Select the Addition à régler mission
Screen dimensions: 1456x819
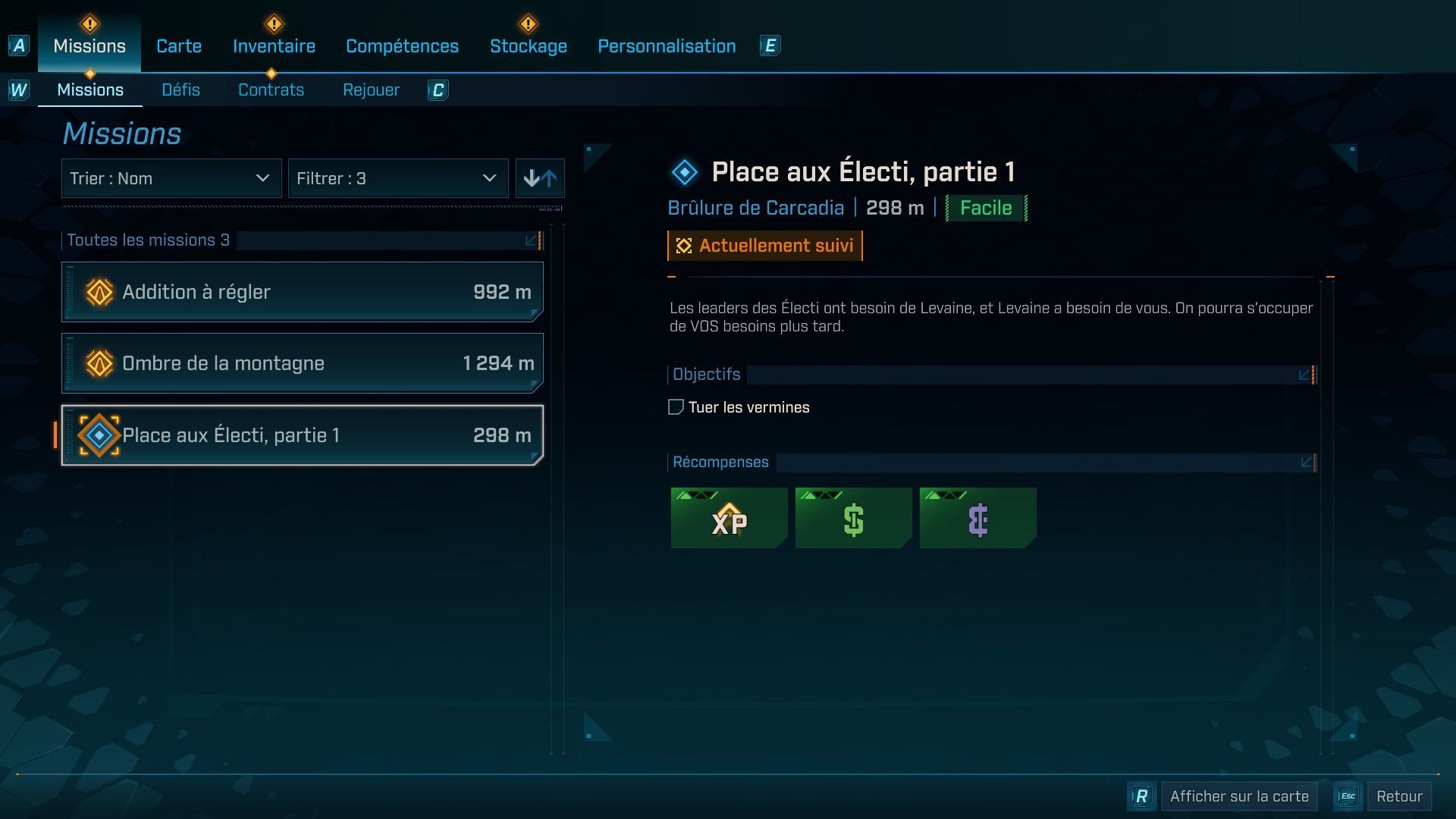(302, 292)
